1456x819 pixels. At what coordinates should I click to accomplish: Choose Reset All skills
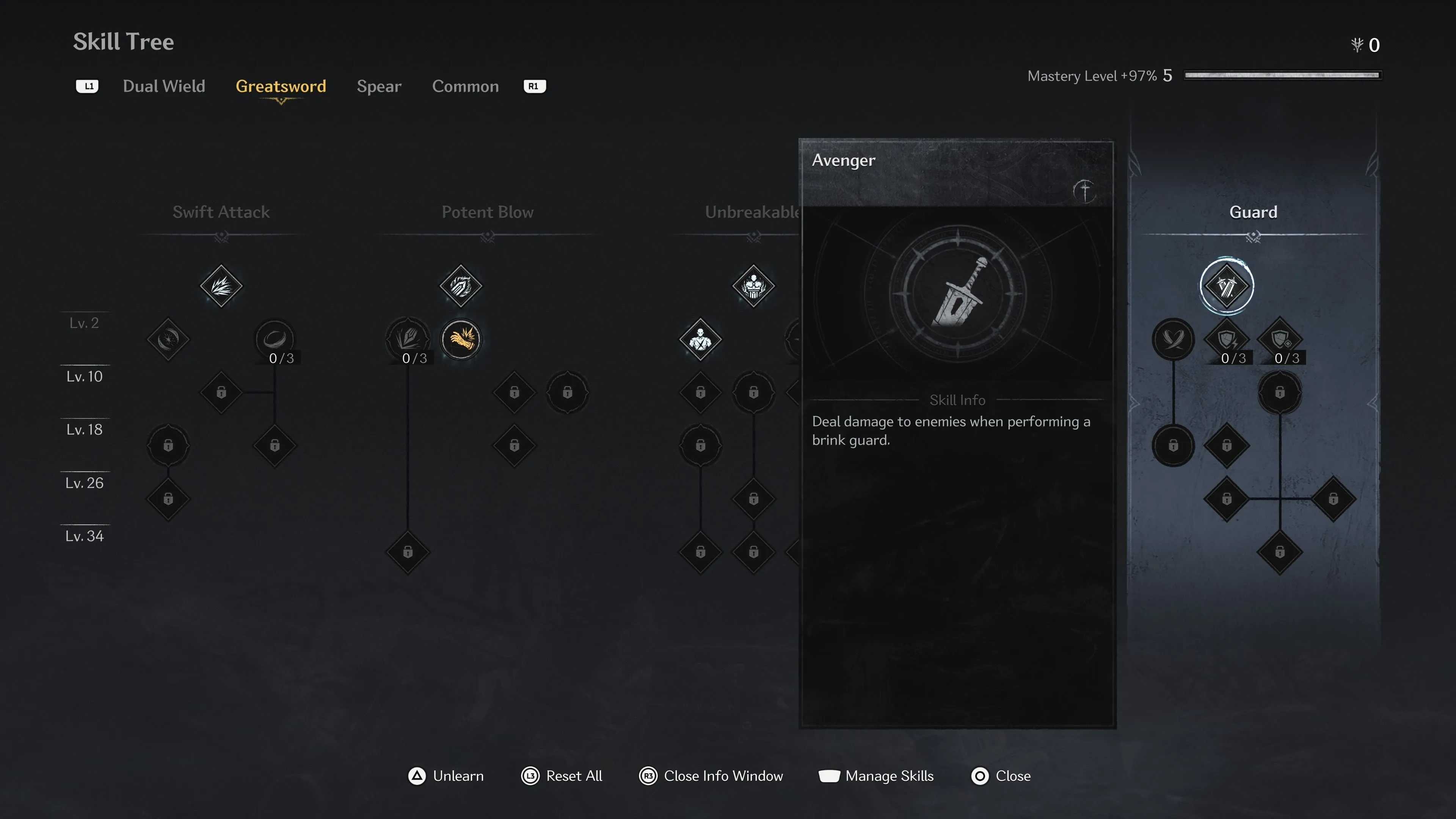(562, 775)
